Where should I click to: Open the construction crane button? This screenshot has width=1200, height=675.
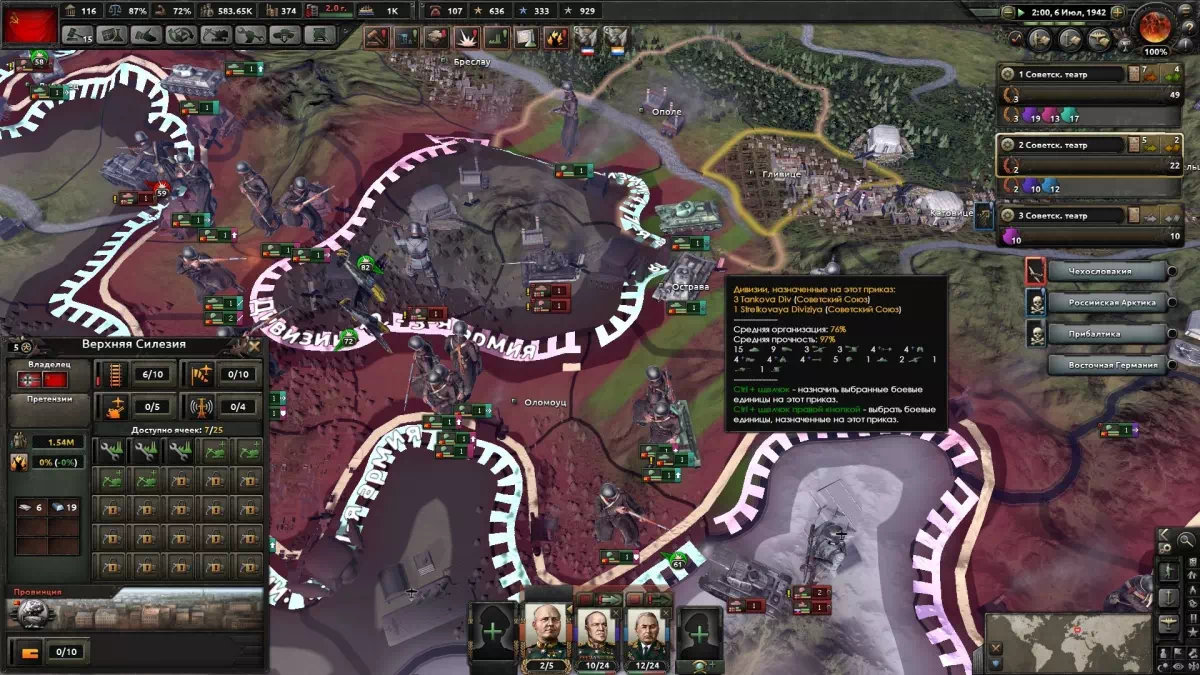(x=214, y=35)
